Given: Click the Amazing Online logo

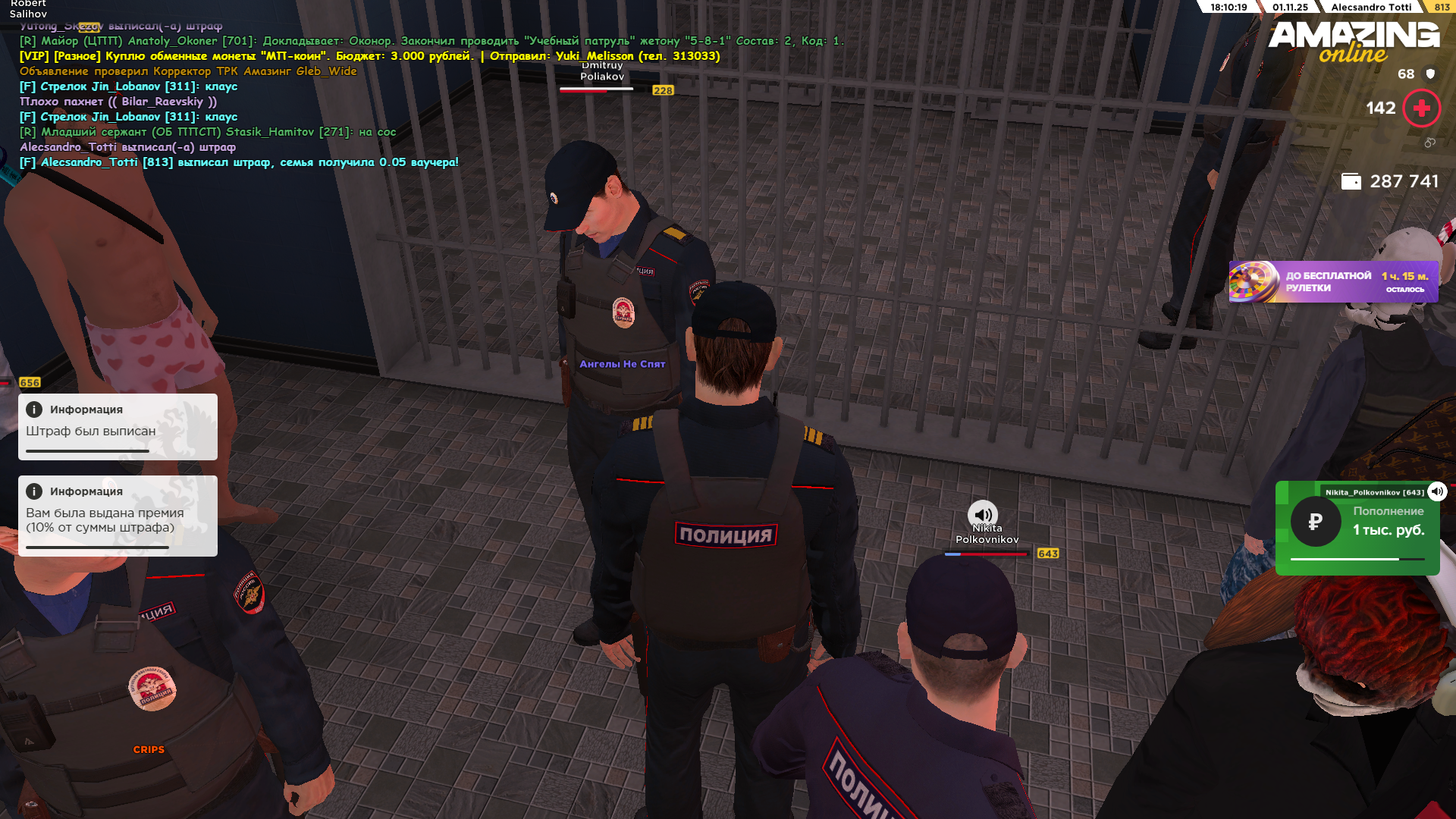Looking at the screenshot, I should (1354, 41).
